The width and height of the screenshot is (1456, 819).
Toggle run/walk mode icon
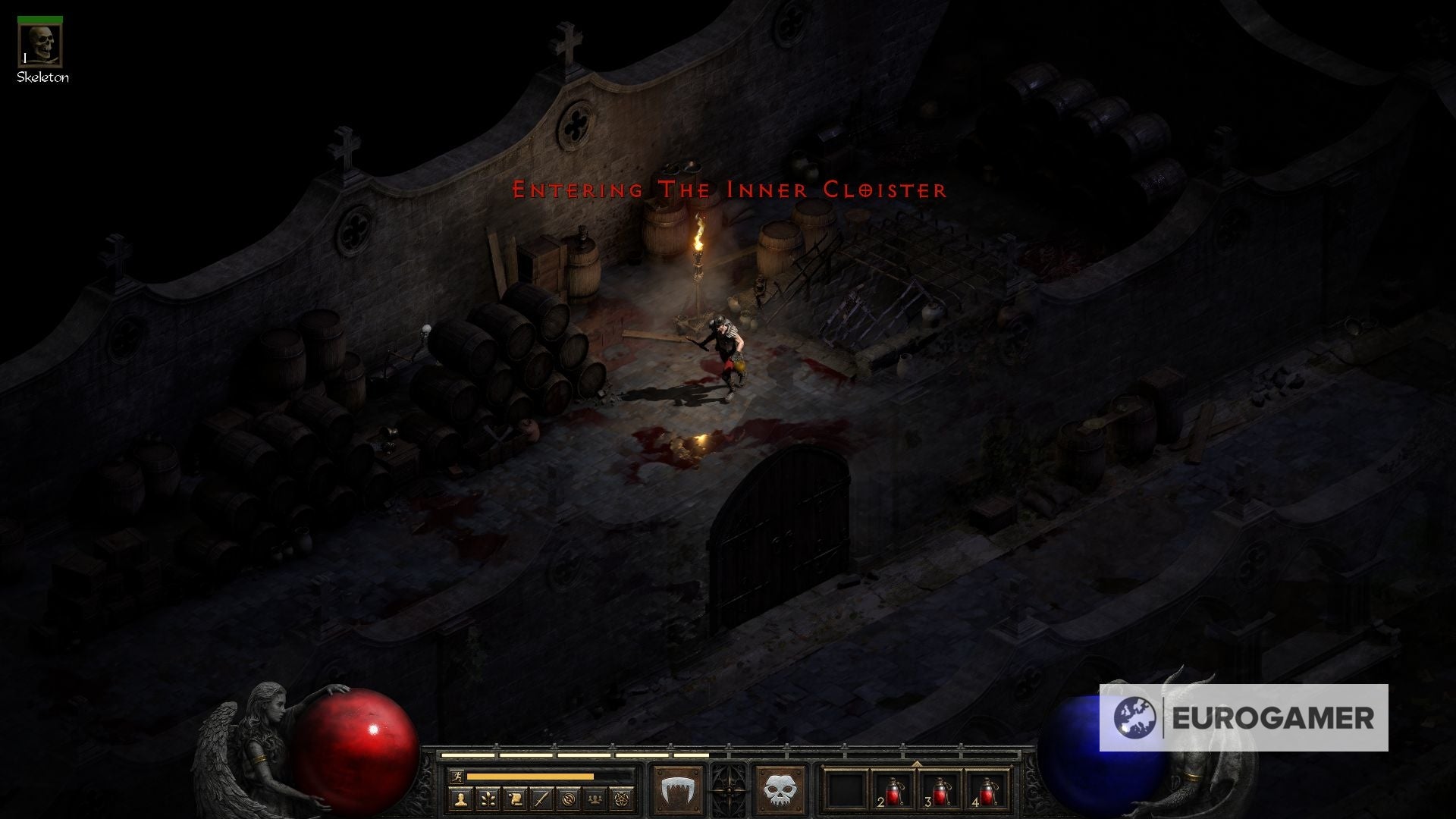tap(457, 776)
